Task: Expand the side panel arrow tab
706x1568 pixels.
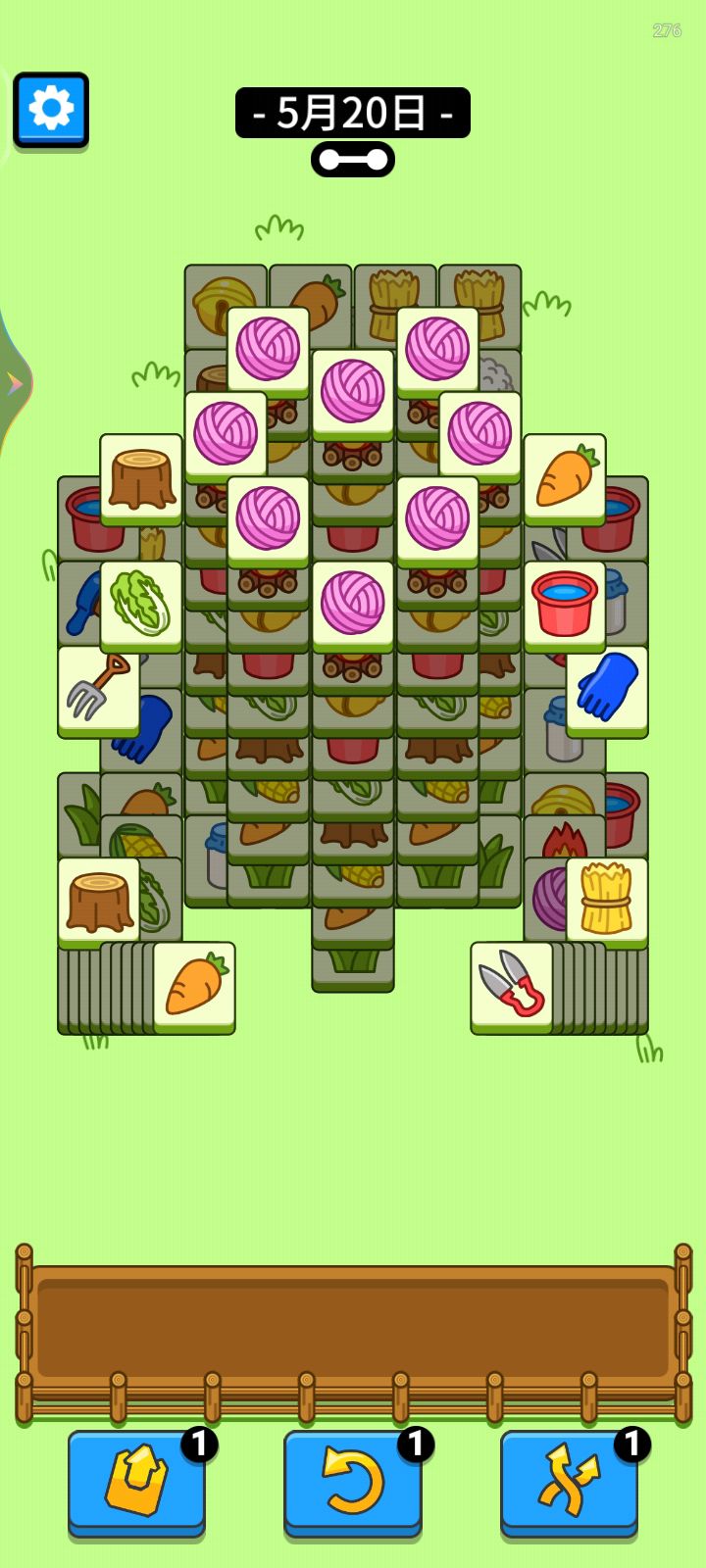Action: click(x=14, y=384)
